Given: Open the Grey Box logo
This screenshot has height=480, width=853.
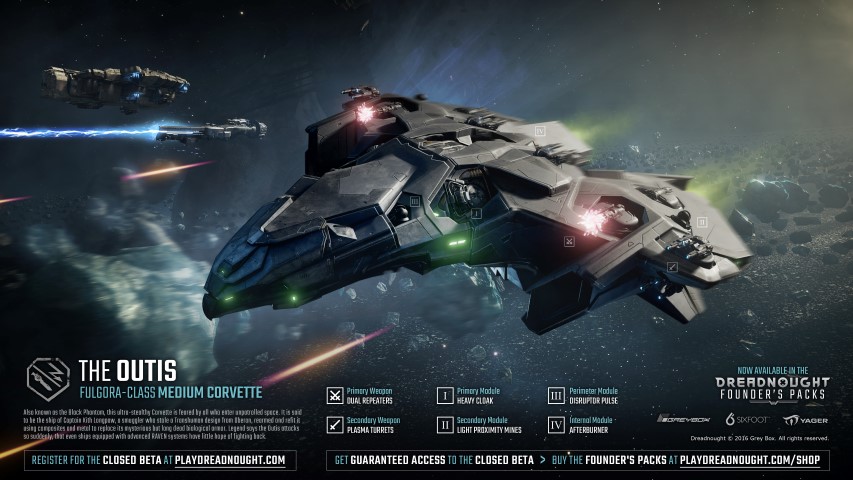Looking at the screenshot, I should (x=685, y=419).
